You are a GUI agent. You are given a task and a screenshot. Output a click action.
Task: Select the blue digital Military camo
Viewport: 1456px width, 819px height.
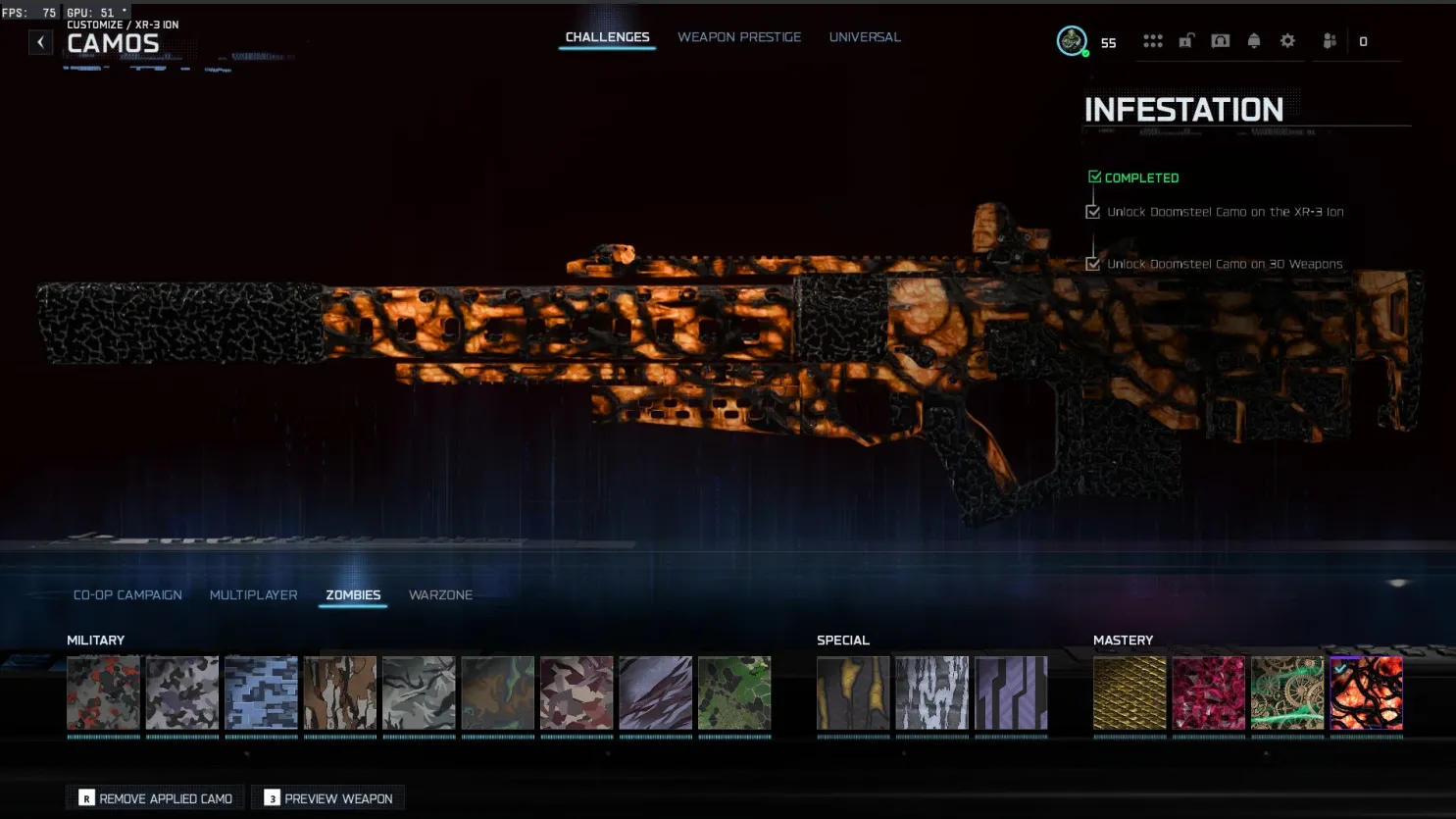[261, 692]
